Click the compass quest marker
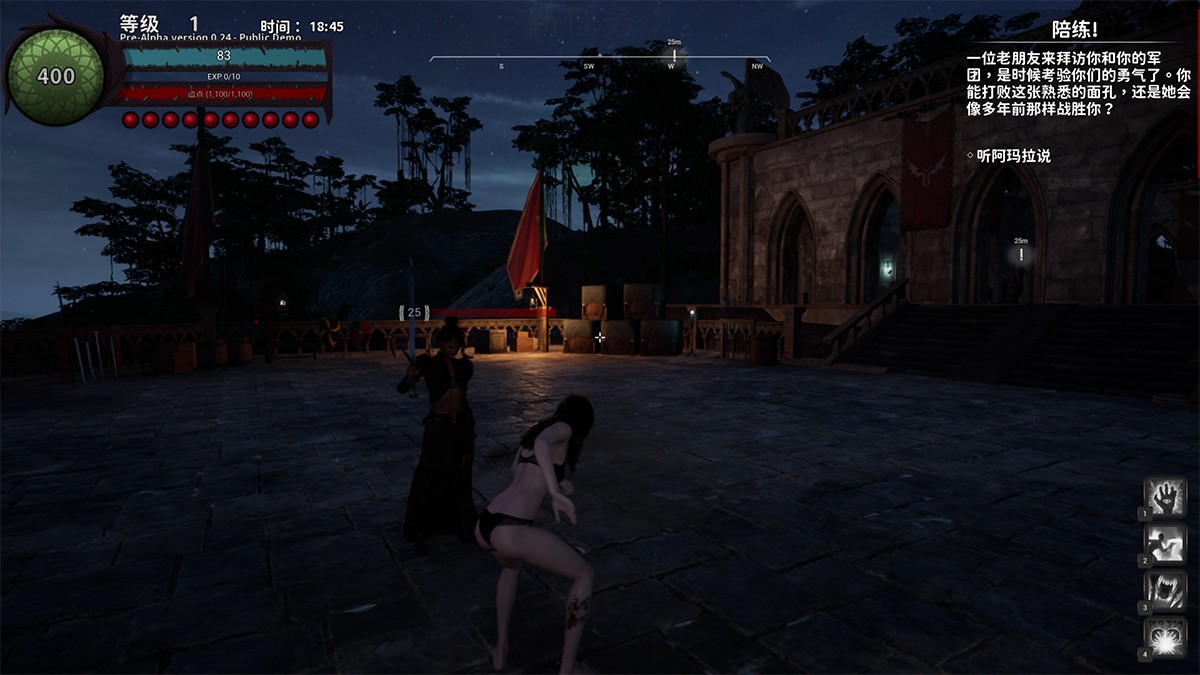The height and width of the screenshot is (675, 1200). click(x=674, y=54)
